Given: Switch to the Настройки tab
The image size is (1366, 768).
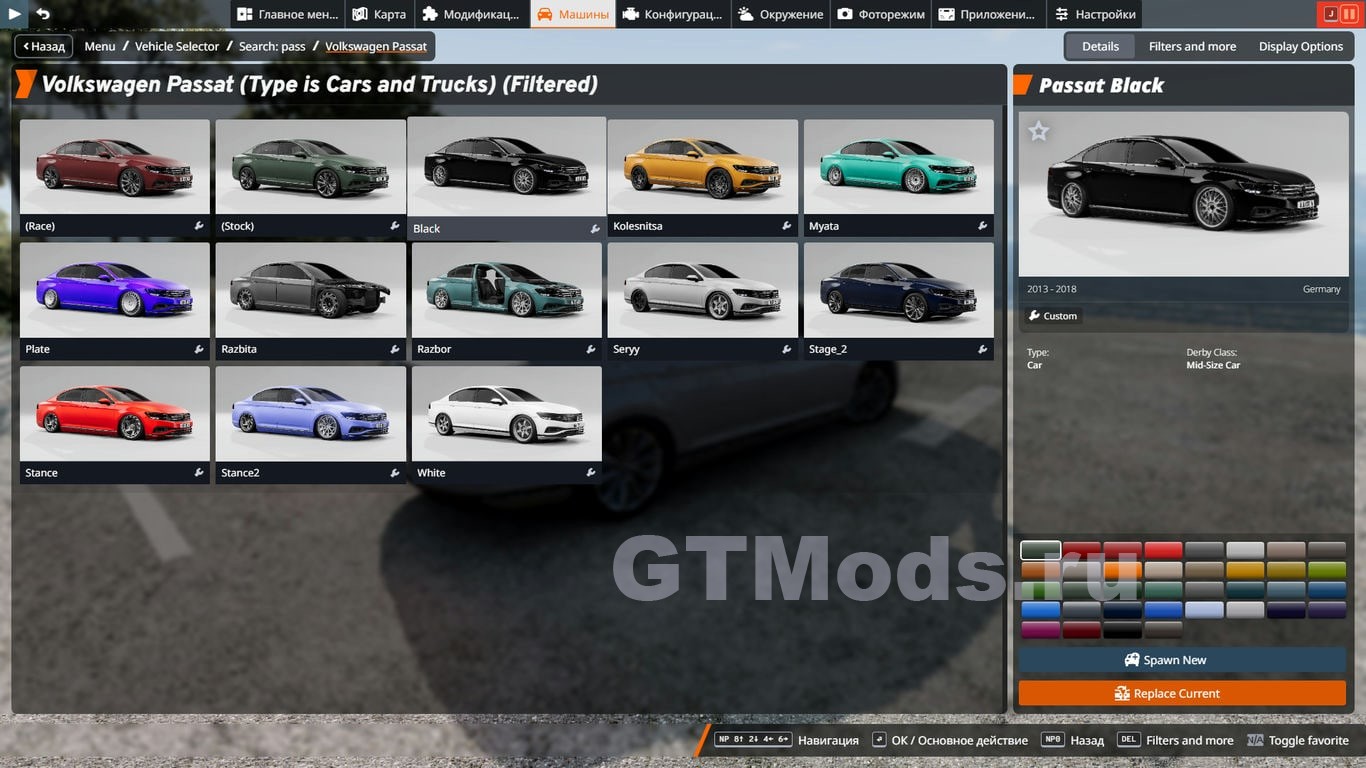Looking at the screenshot, I should click(1094, 14).
